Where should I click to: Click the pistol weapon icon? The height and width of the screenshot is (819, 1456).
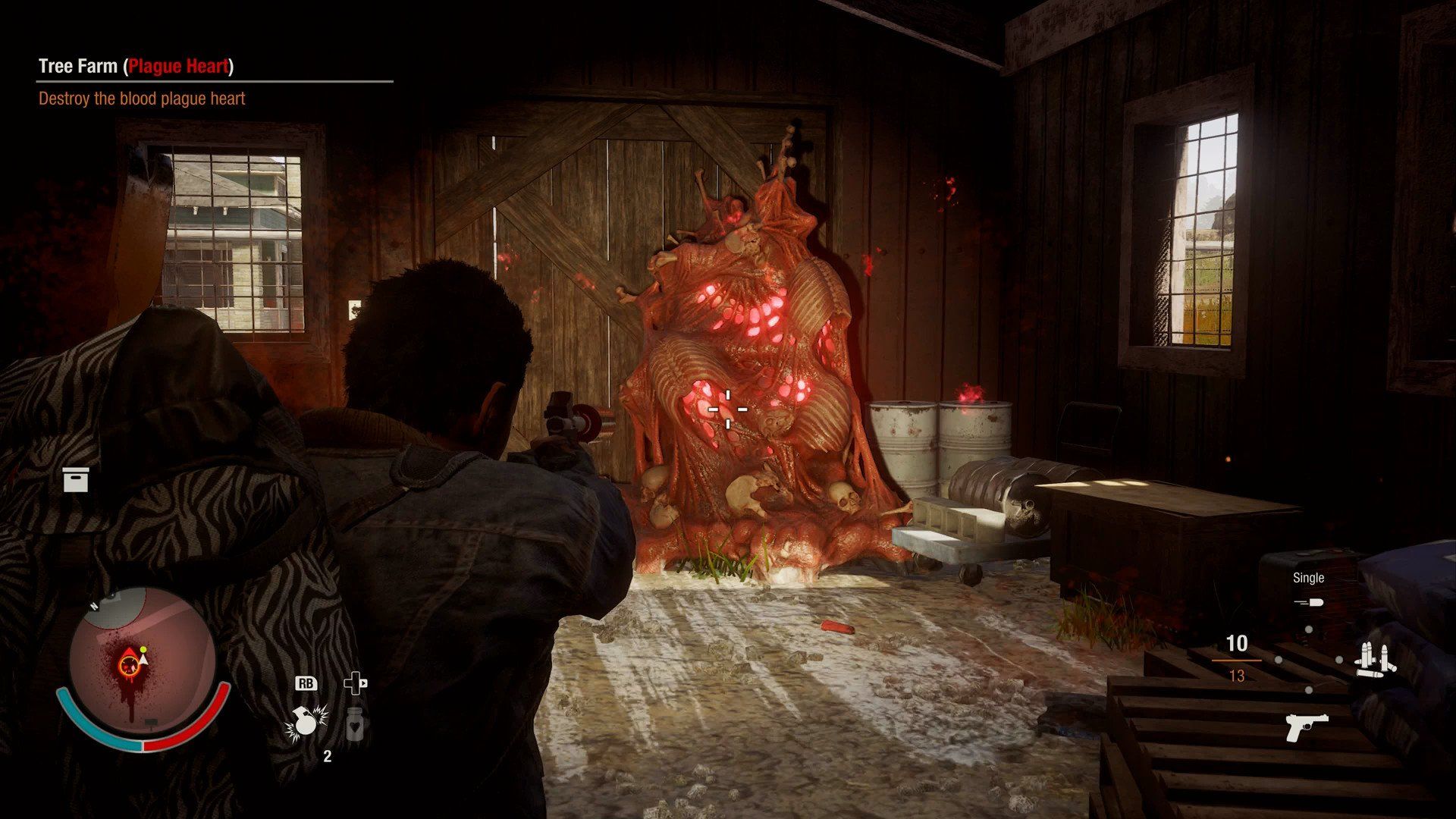pos(1307,726)
